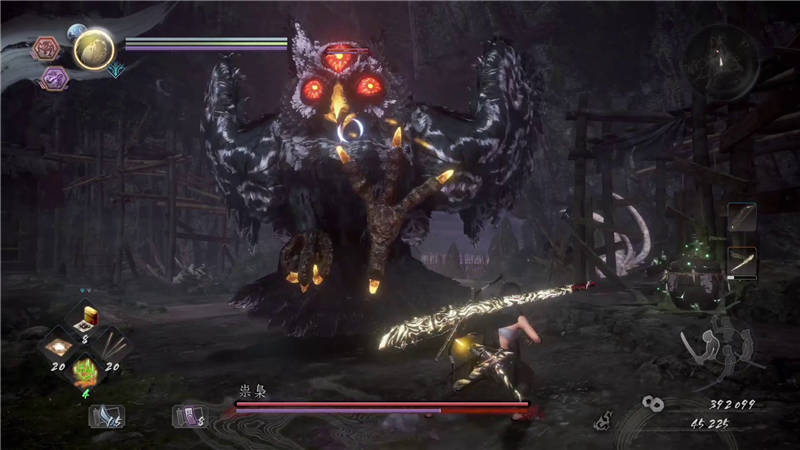The height and width of the screenshot is (450, 800).
Task: Switch to the lower highlighted melee weapon slot
Action: pos(742,262)
